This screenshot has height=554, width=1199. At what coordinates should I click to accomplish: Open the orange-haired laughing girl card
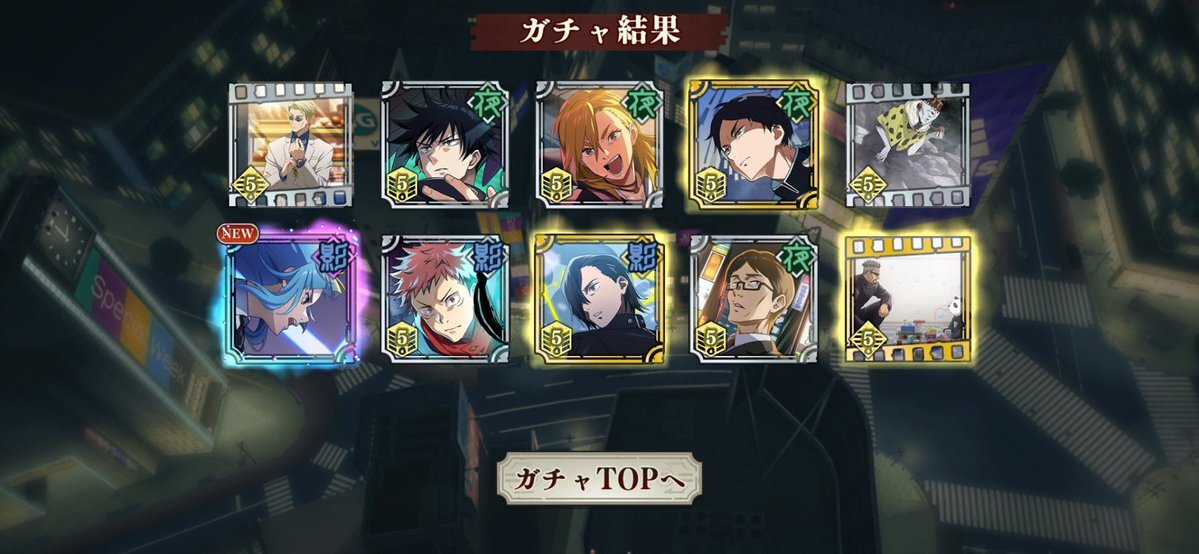[x=598, y=144]
